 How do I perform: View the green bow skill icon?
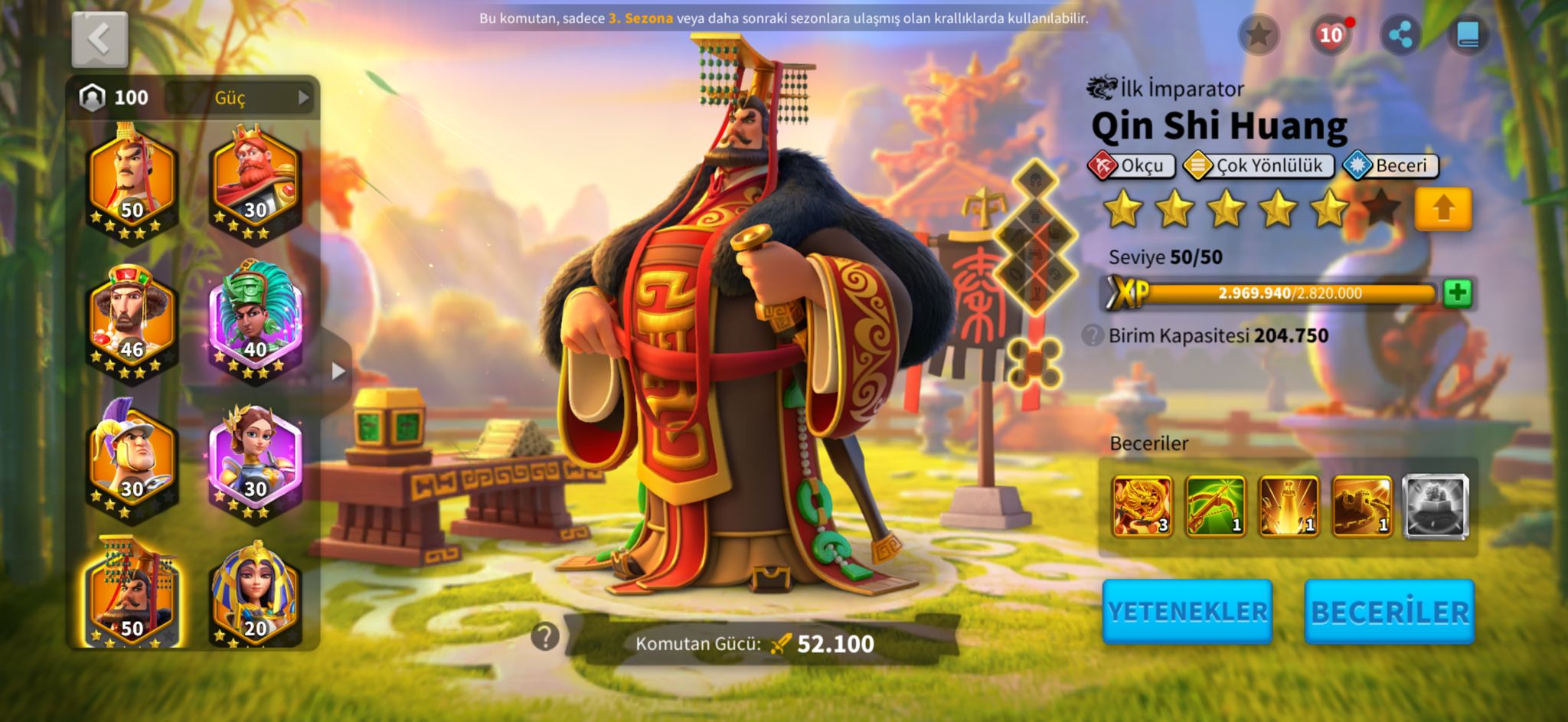click(x=1216, y=506)
